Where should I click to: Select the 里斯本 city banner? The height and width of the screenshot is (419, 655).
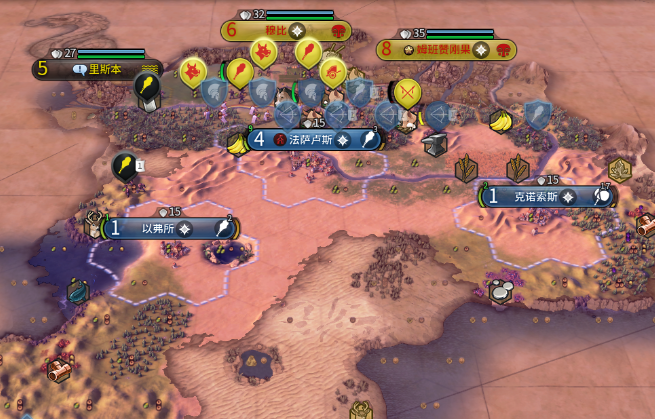(97, 70)
